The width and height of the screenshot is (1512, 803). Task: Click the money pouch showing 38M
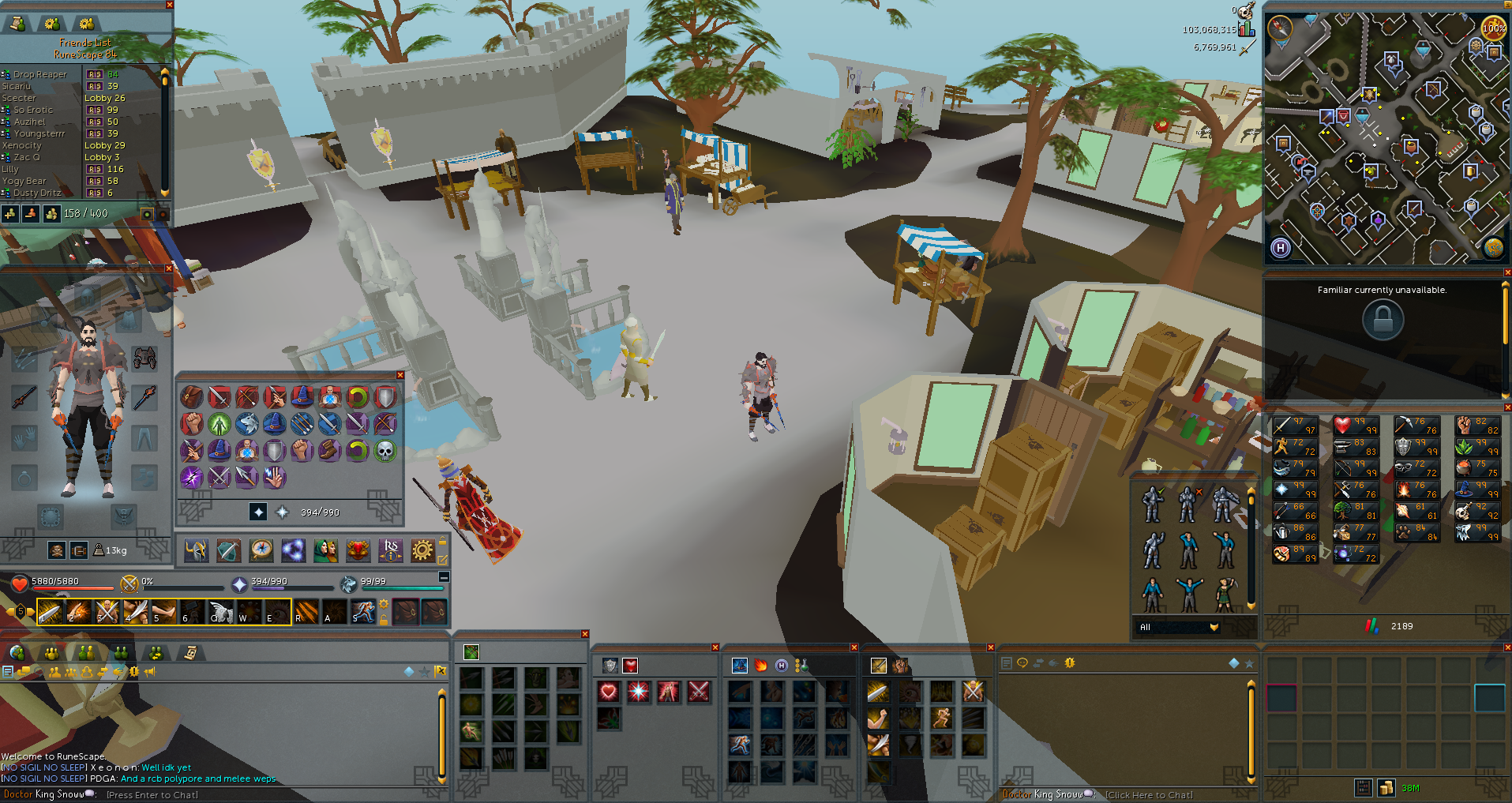click(x=1386, y=787)
